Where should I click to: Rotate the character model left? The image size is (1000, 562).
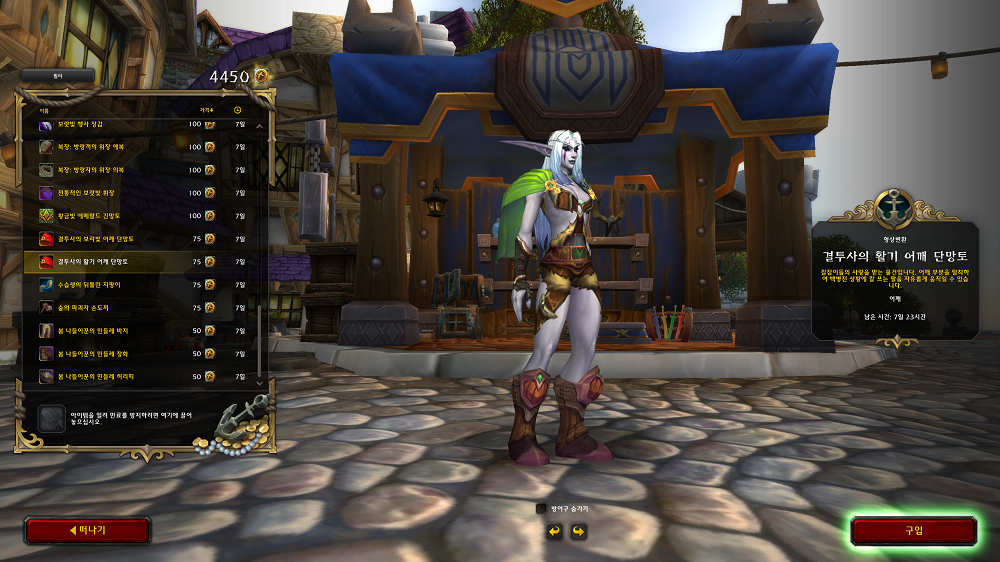click(x=554, y=531)
